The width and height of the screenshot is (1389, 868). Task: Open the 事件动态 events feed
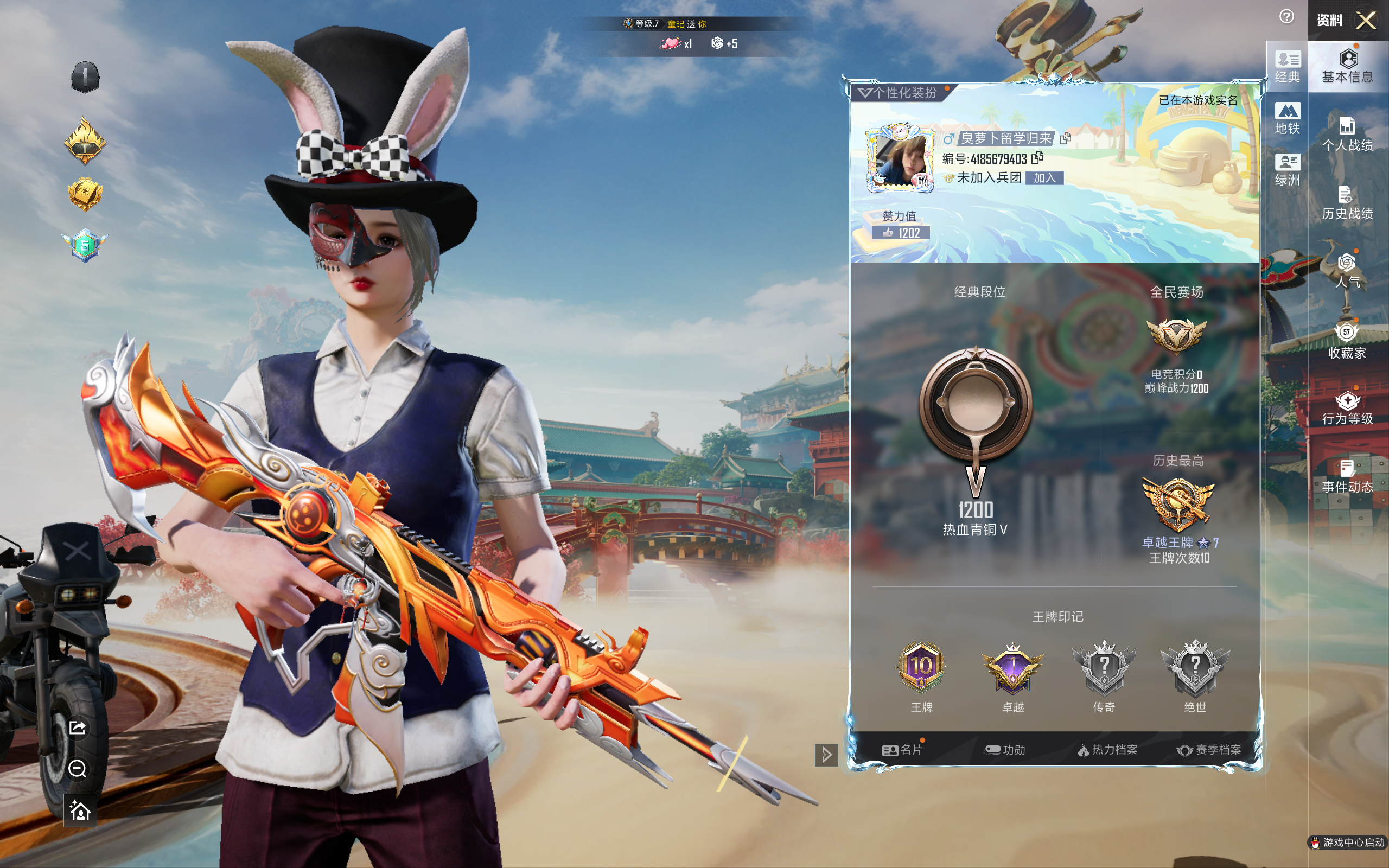[x=1347, y=476]
